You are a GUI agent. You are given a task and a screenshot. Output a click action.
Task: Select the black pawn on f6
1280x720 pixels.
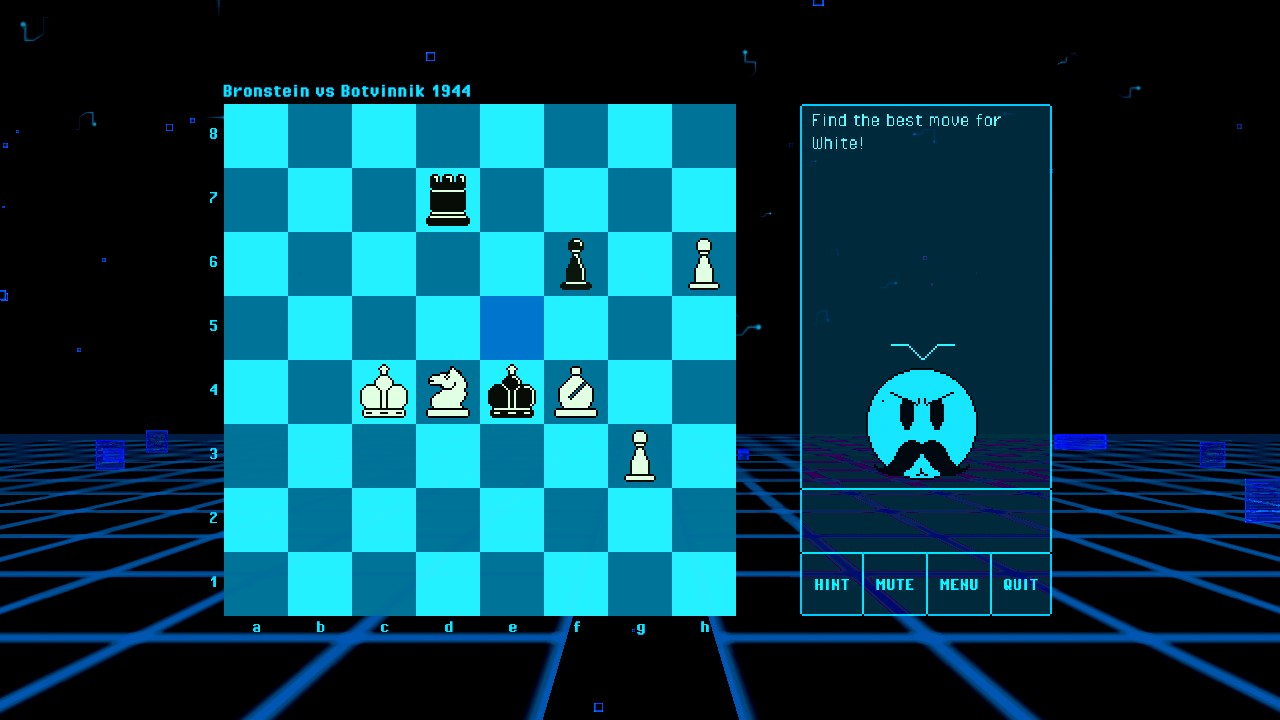pyautogui.click(x=575, y=263)
